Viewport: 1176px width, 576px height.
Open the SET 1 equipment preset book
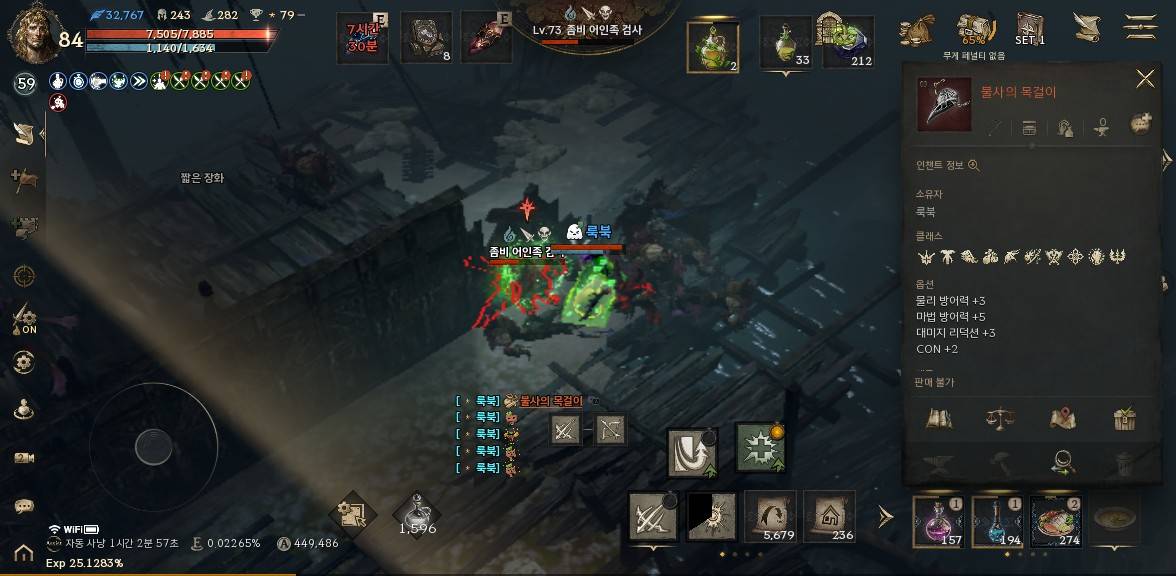[1030, 29]
